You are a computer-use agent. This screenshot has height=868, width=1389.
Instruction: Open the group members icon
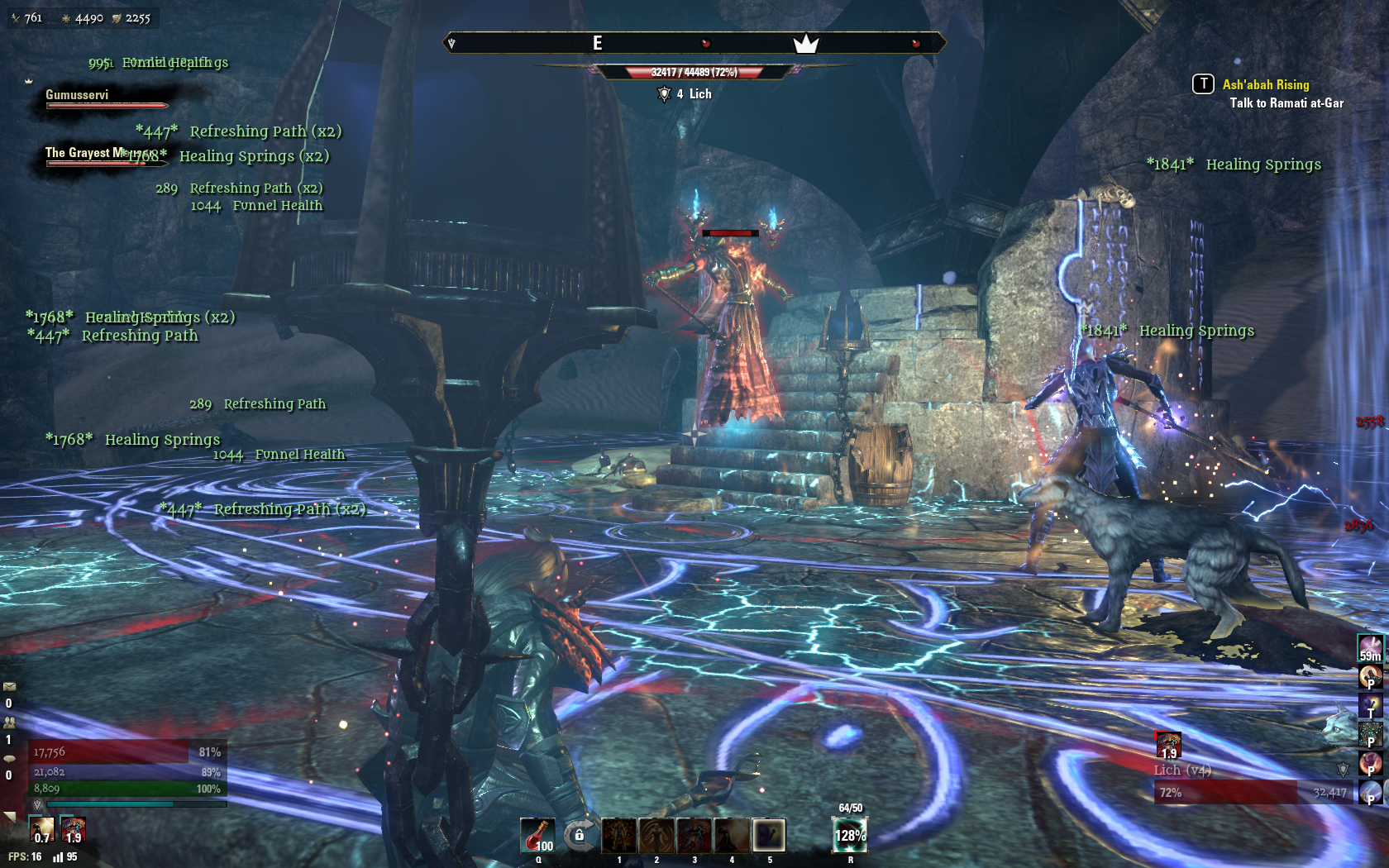10,722
